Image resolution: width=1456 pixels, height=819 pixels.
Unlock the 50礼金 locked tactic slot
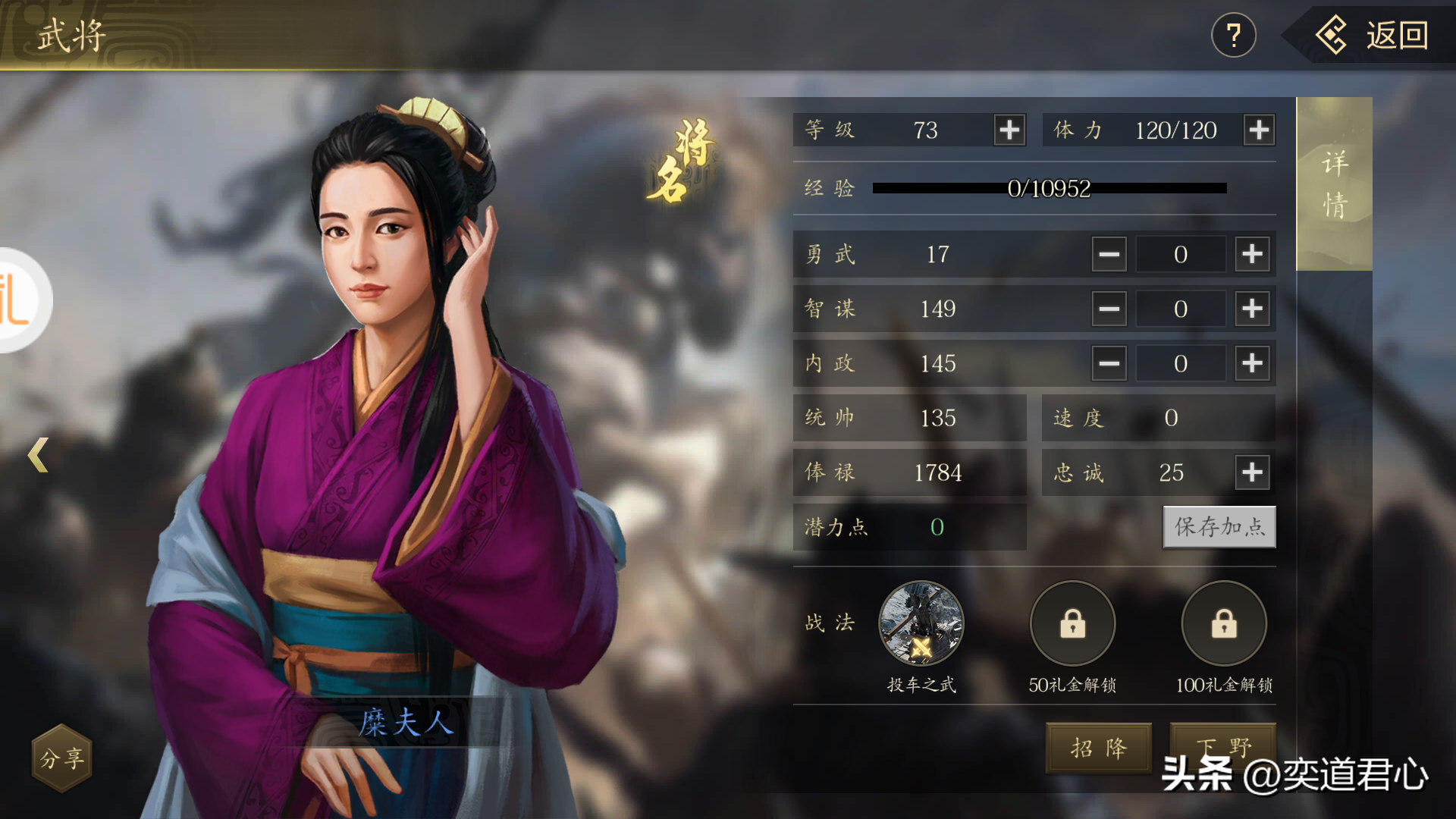click(1072, 624)
